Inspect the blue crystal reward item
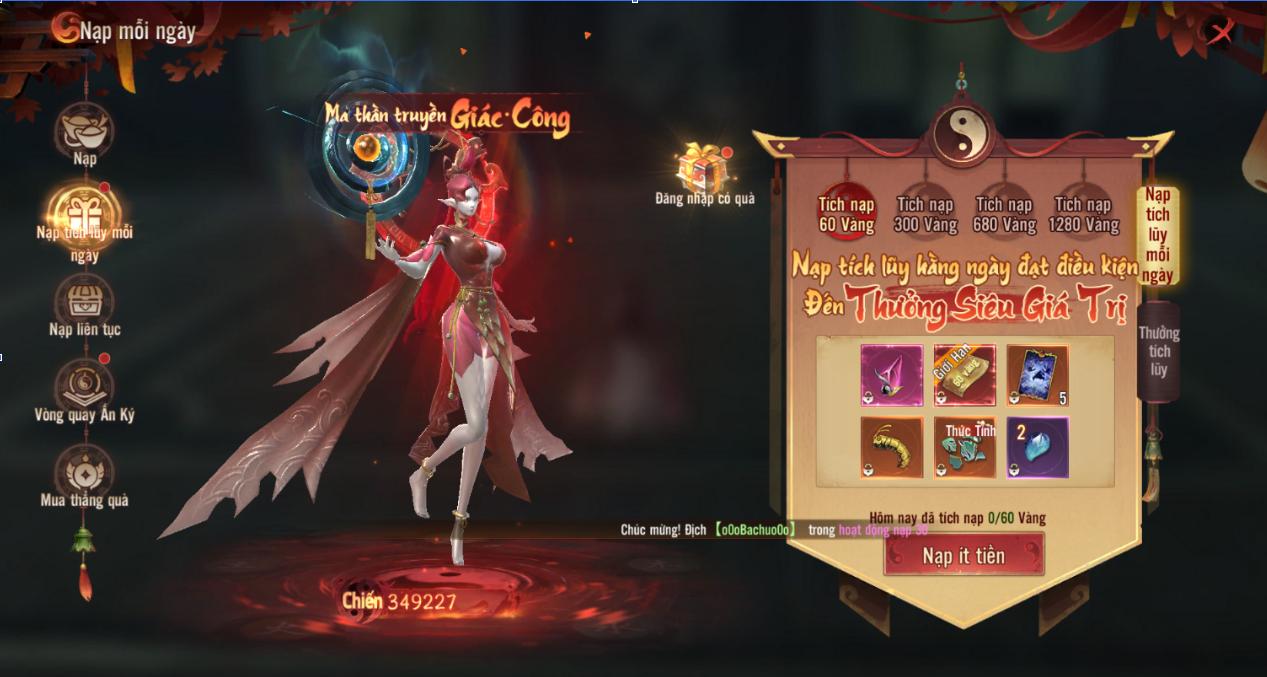Viewport: 1267px width, 677px height. coord(1037,447)
